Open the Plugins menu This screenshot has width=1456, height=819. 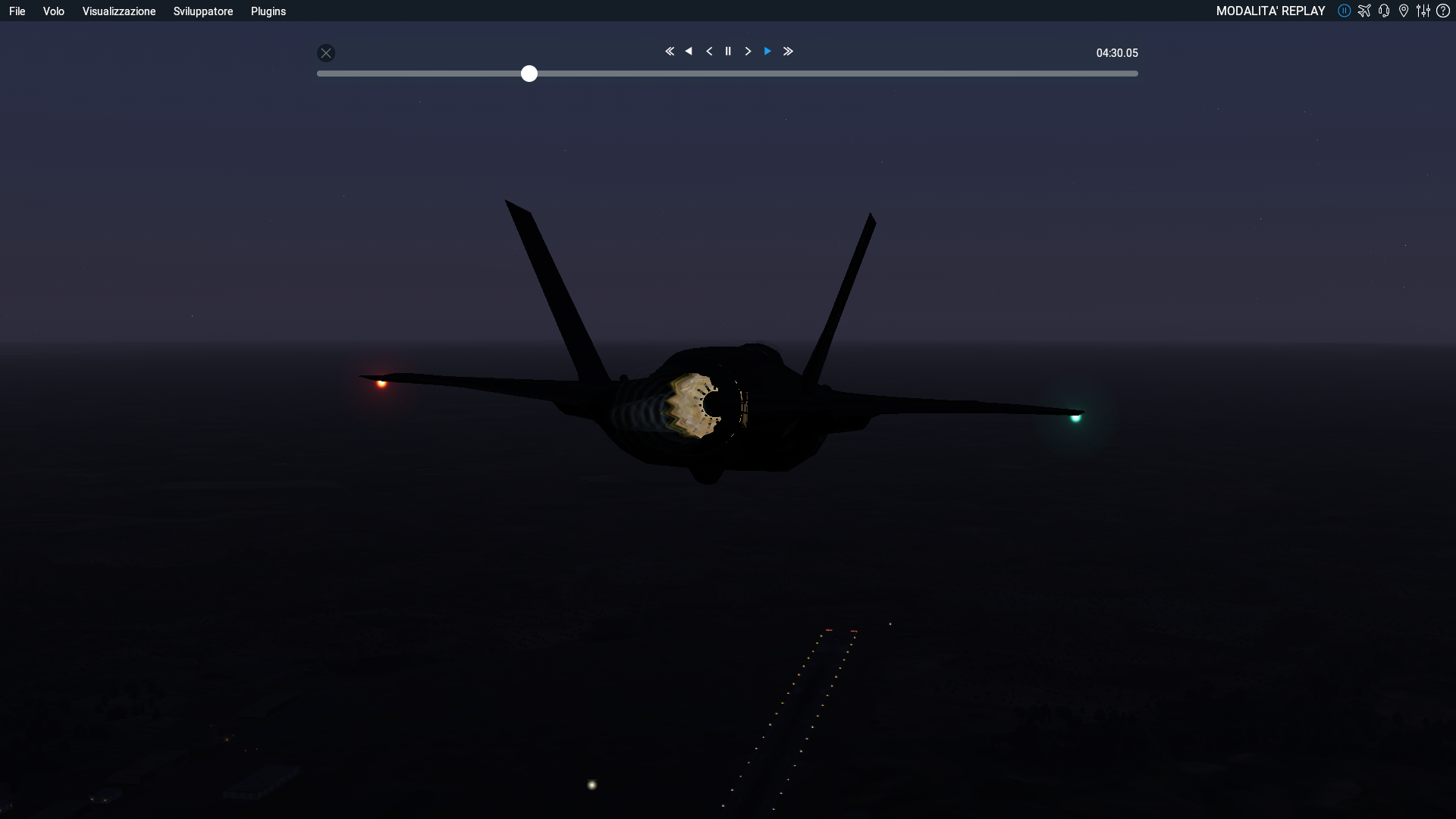click(x=268, y=11)
